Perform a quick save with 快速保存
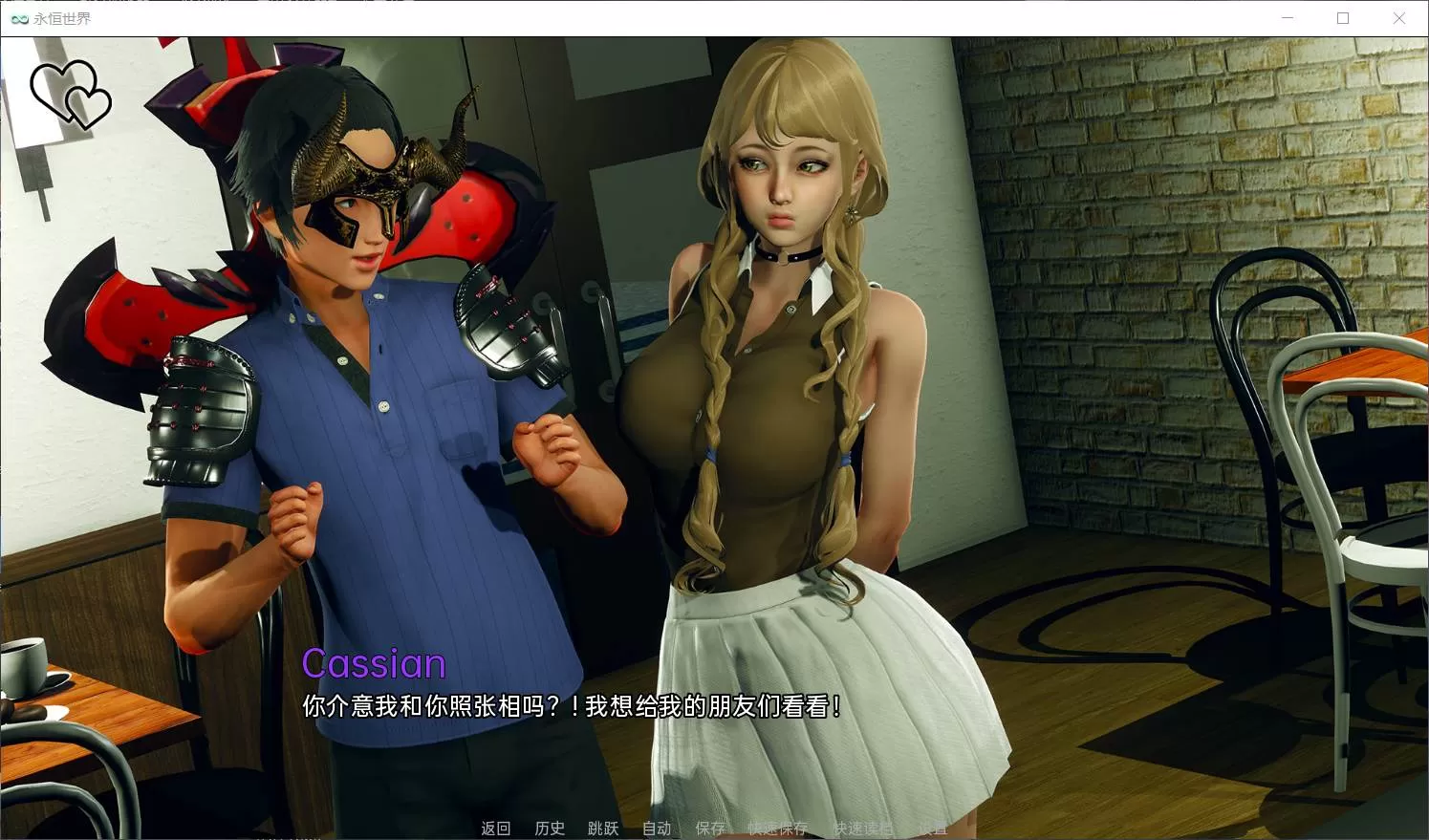1429x840 pixels. click(776, 828)
